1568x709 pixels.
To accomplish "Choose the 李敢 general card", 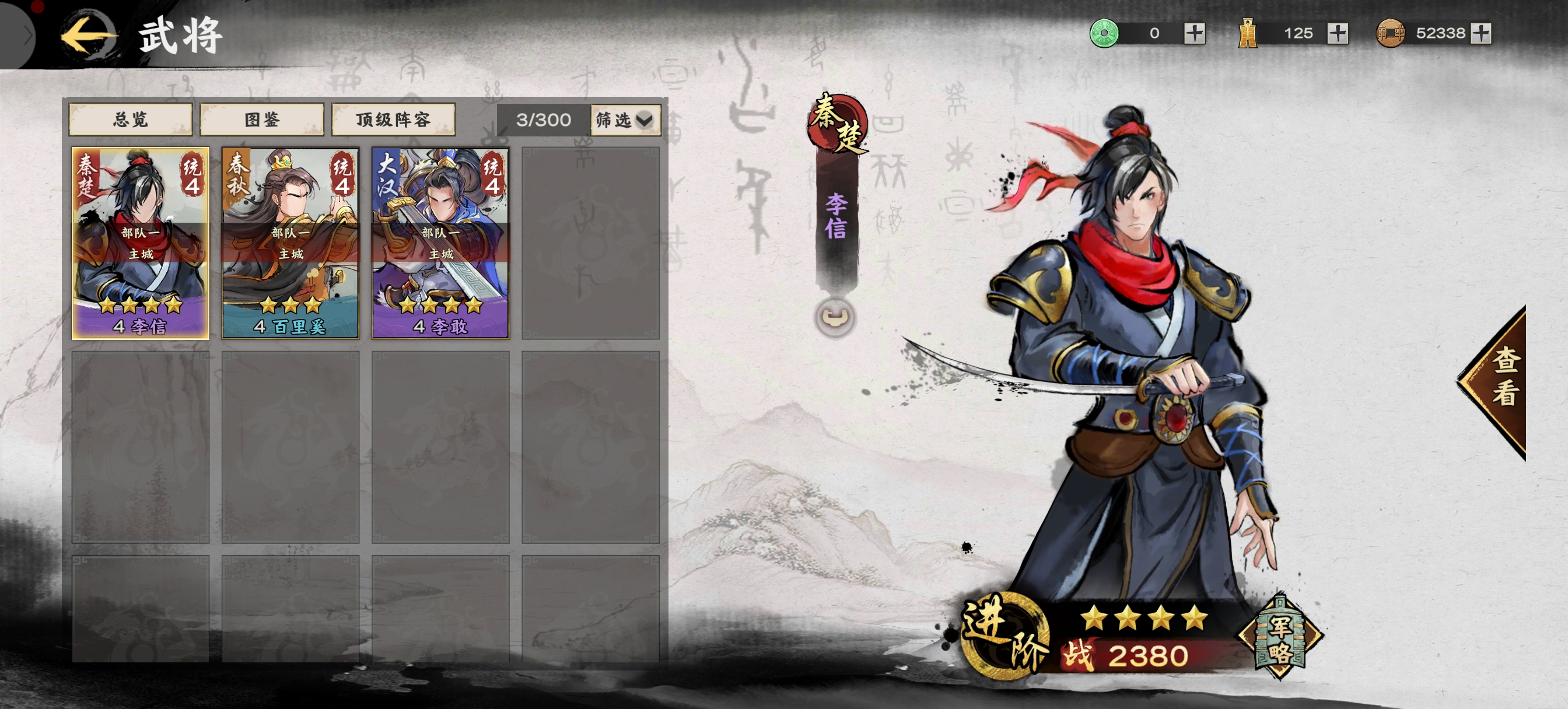I will tap(440, 243).
